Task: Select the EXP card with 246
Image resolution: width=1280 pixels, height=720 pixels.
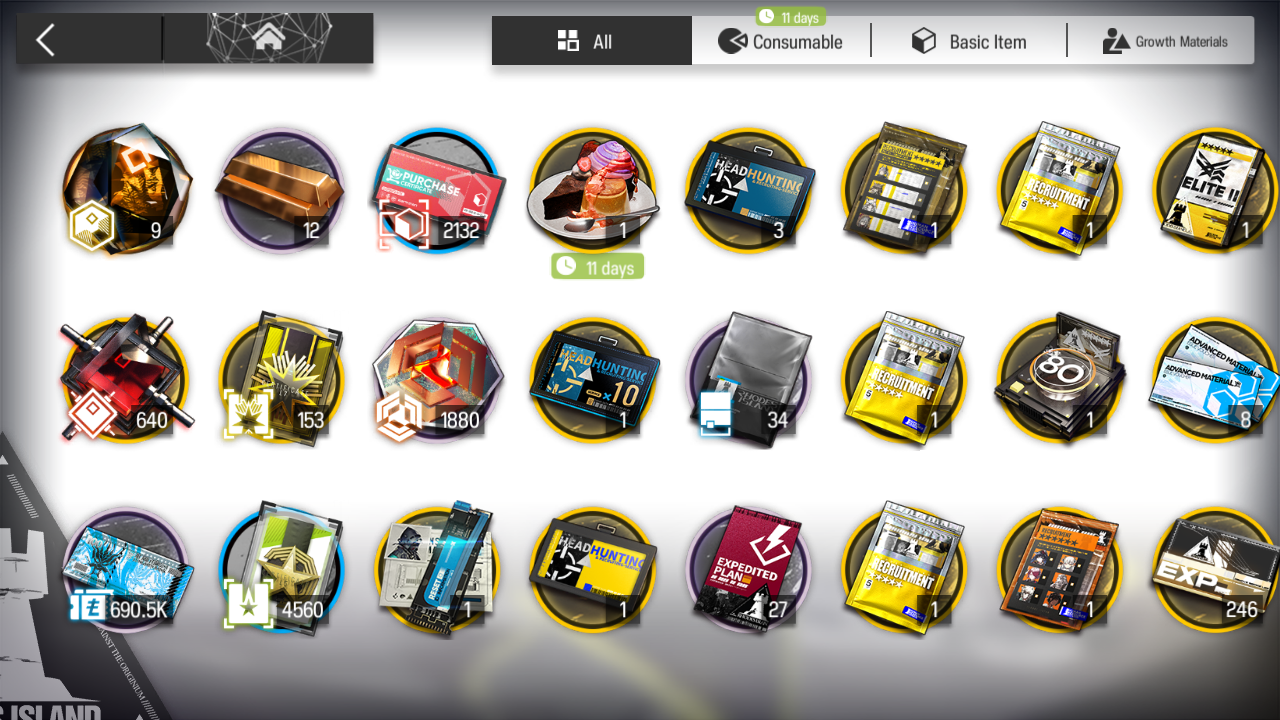Action: 1216,570
